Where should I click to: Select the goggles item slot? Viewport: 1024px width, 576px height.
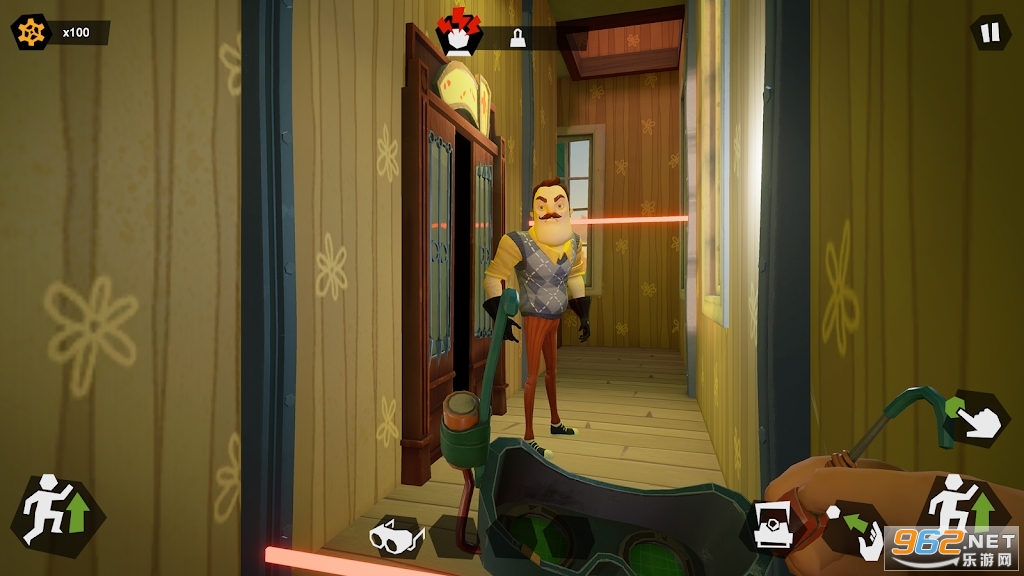(x=397, y=537)
